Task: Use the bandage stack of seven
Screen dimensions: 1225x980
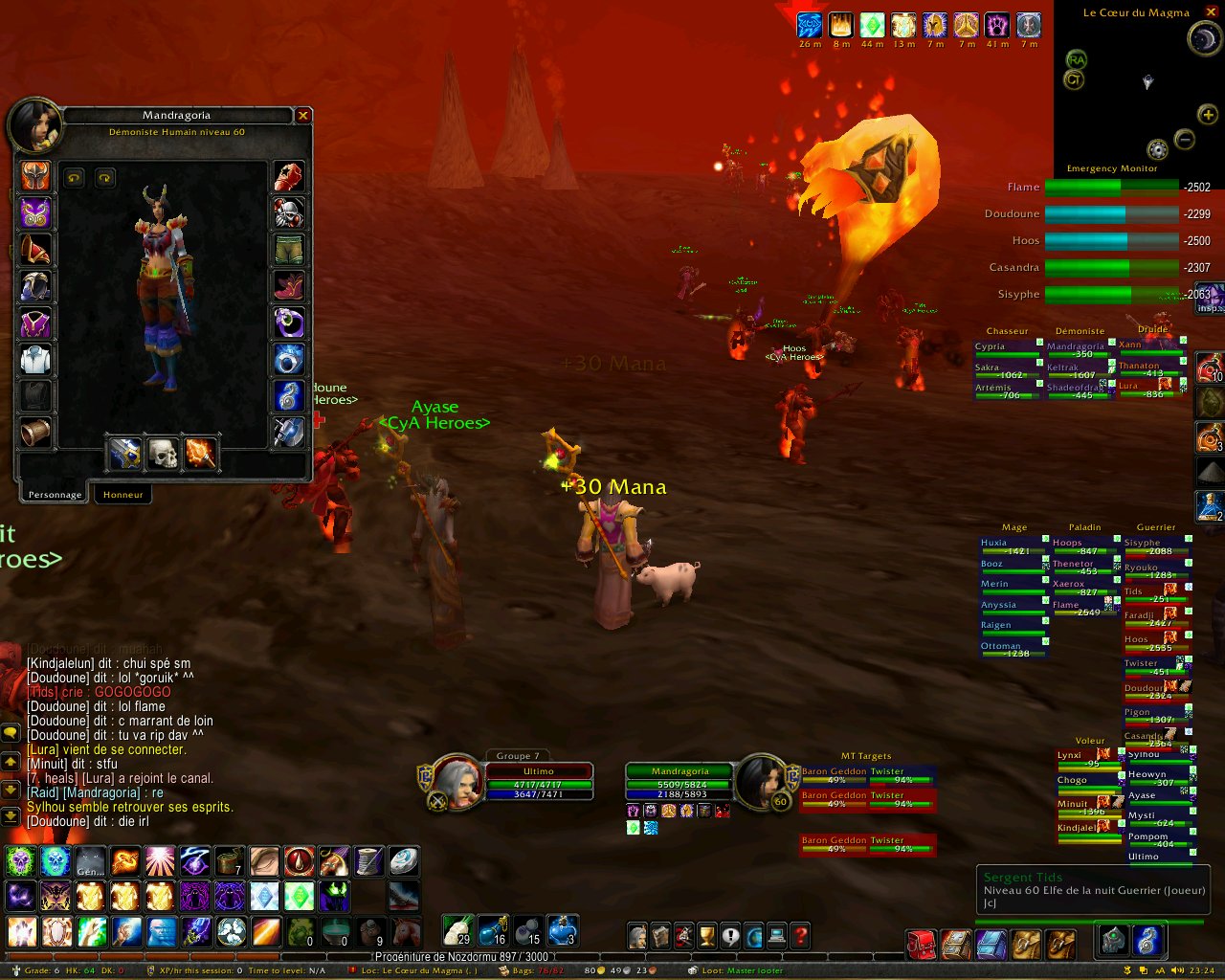Action: (x=229, y=861)
